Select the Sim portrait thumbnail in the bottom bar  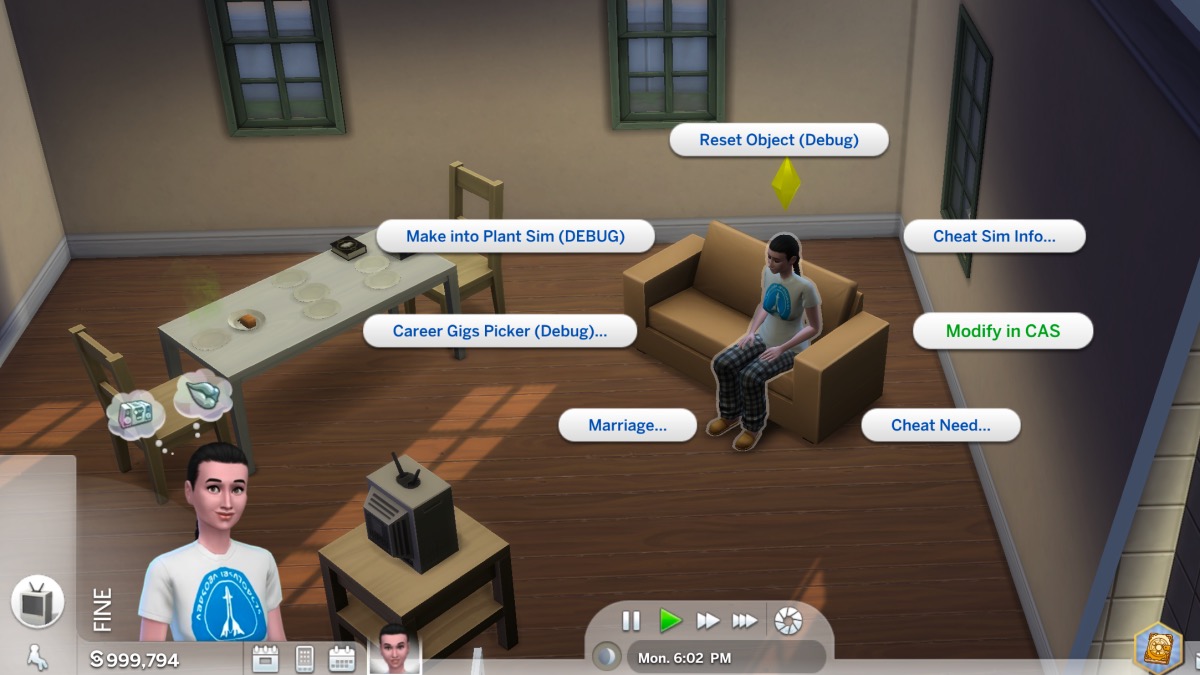[x=395, y=650]
